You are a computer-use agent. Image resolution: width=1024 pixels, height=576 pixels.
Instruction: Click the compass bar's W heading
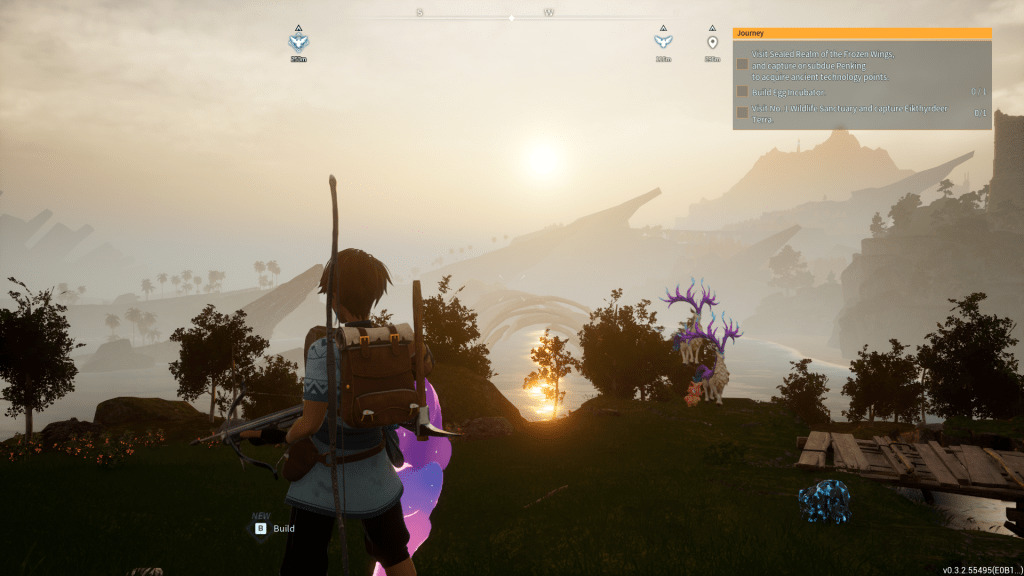[x=549, y=13]
